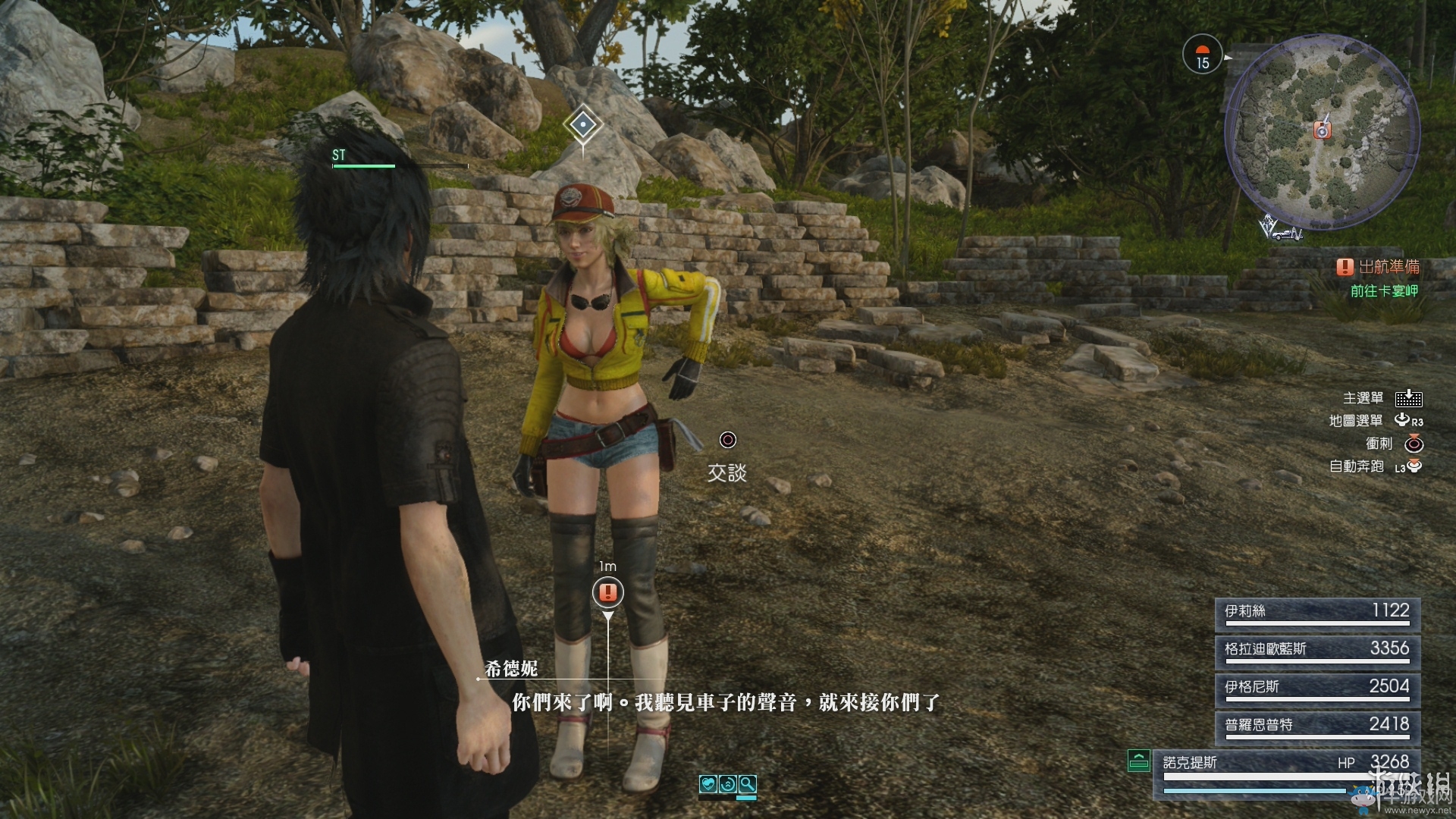Select party member 普羅恩普特 row
This screenshot has width=1456, height=819.
point(1317,727)
